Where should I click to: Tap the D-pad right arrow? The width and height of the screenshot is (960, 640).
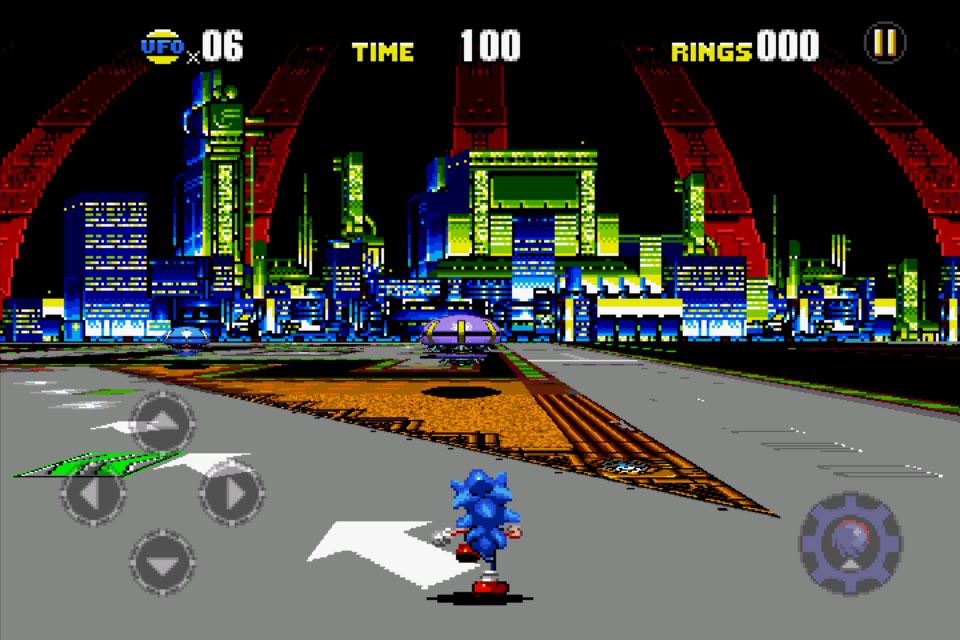(x=232, y=493)
